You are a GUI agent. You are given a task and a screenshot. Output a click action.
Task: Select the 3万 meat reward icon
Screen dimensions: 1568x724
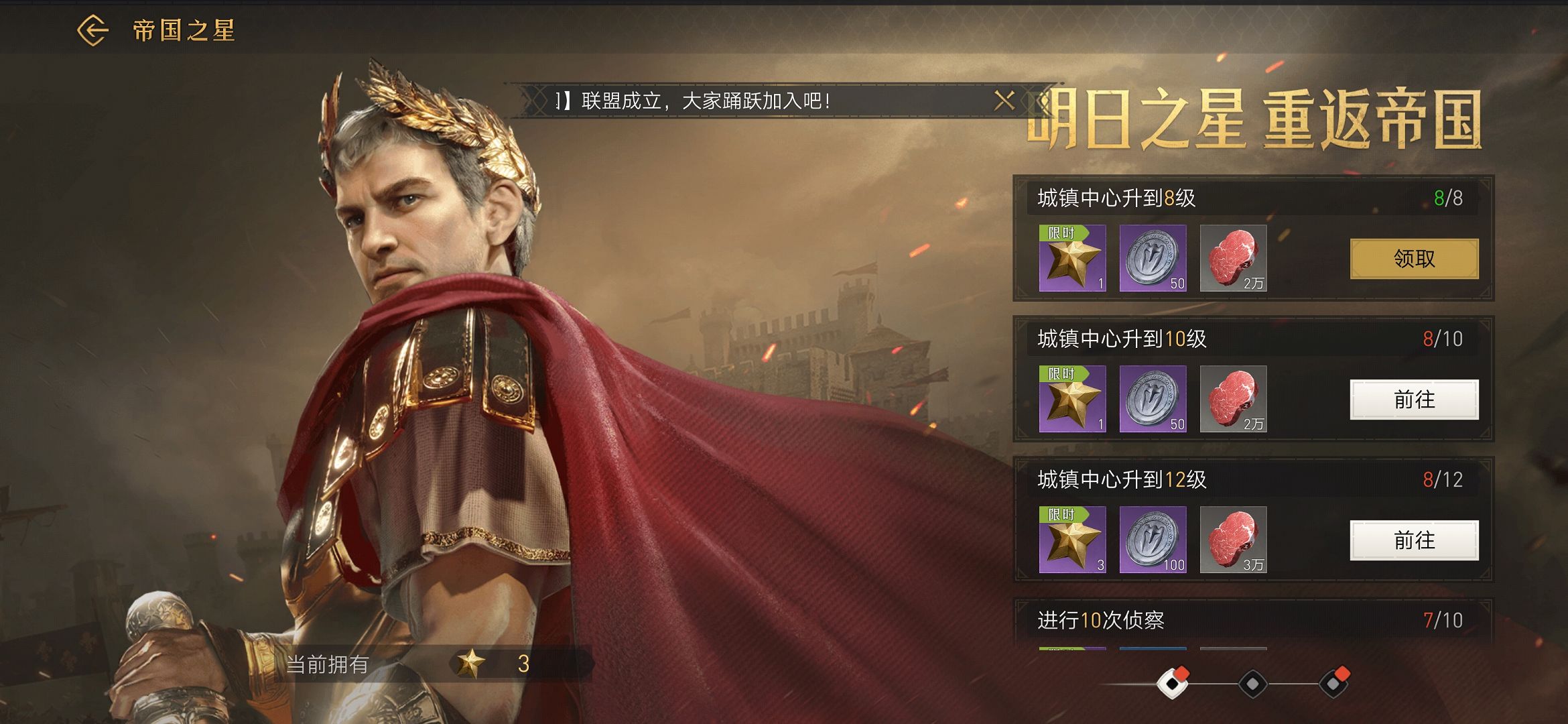click(1233, 540)
